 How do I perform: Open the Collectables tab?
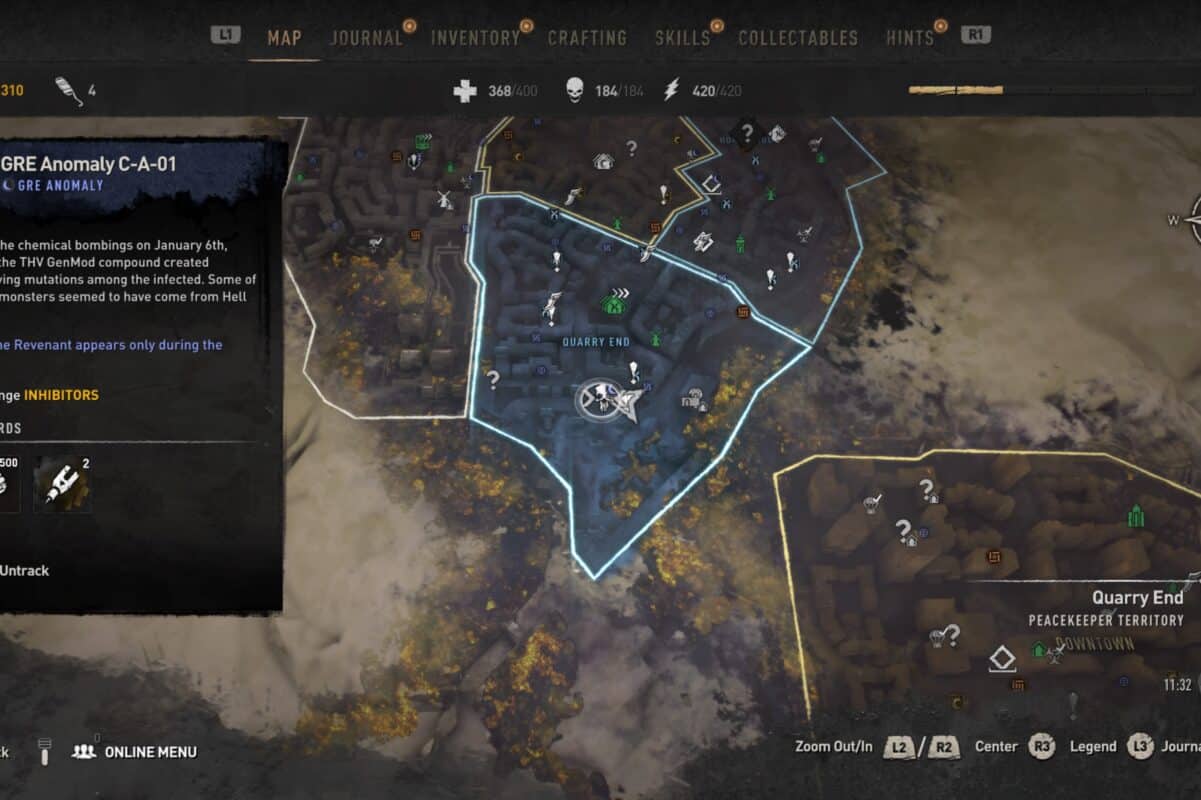(798, 38)
